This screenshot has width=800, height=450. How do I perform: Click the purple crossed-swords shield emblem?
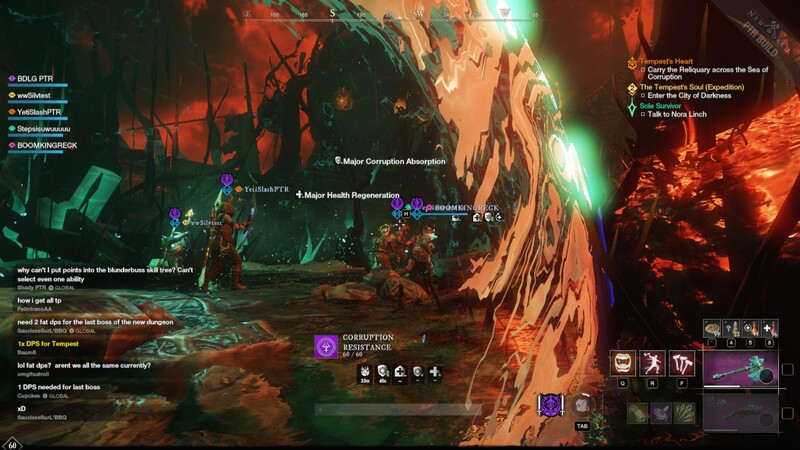pos(550,405)
